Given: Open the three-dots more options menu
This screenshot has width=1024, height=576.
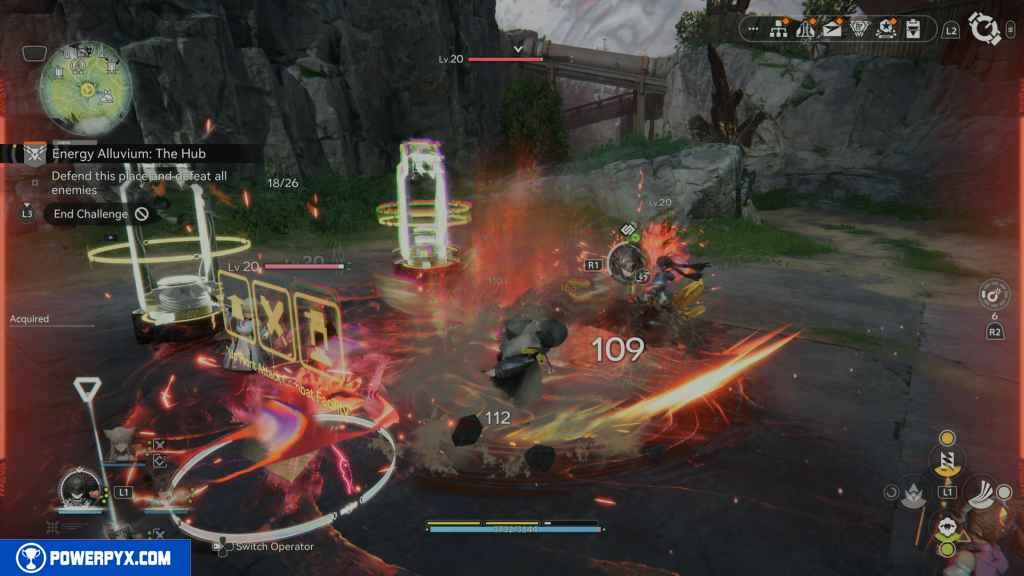Looking at the screenshot, I should click(753, 30).
